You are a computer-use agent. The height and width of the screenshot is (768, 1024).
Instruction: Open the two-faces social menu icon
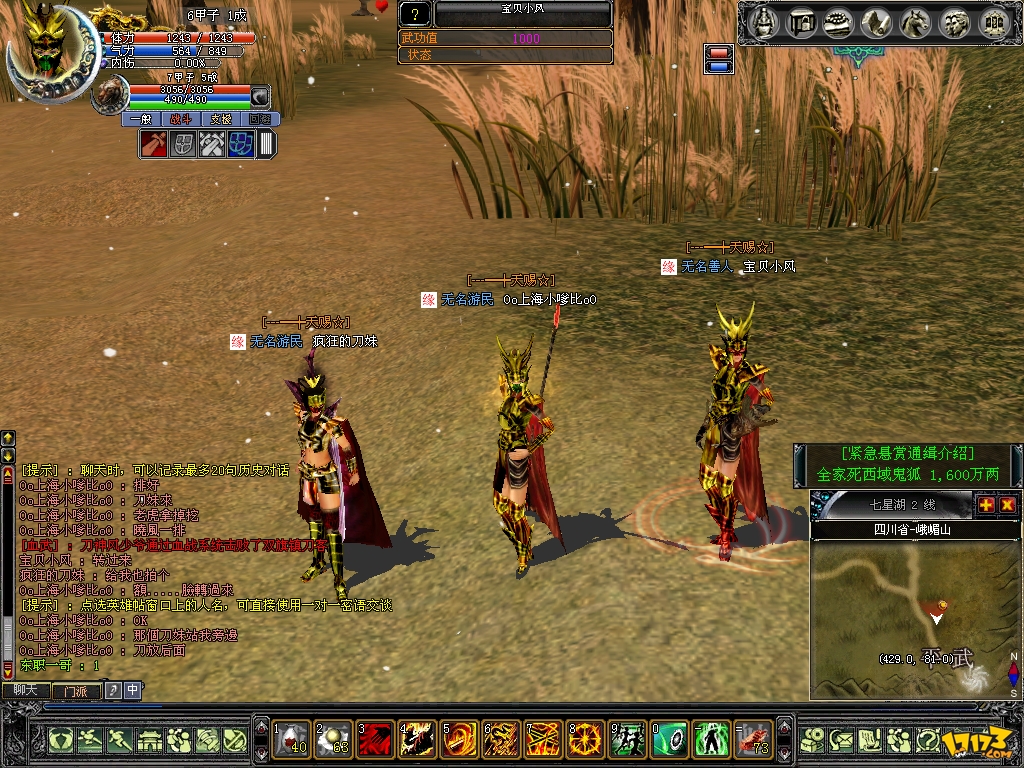click(954, 21)
